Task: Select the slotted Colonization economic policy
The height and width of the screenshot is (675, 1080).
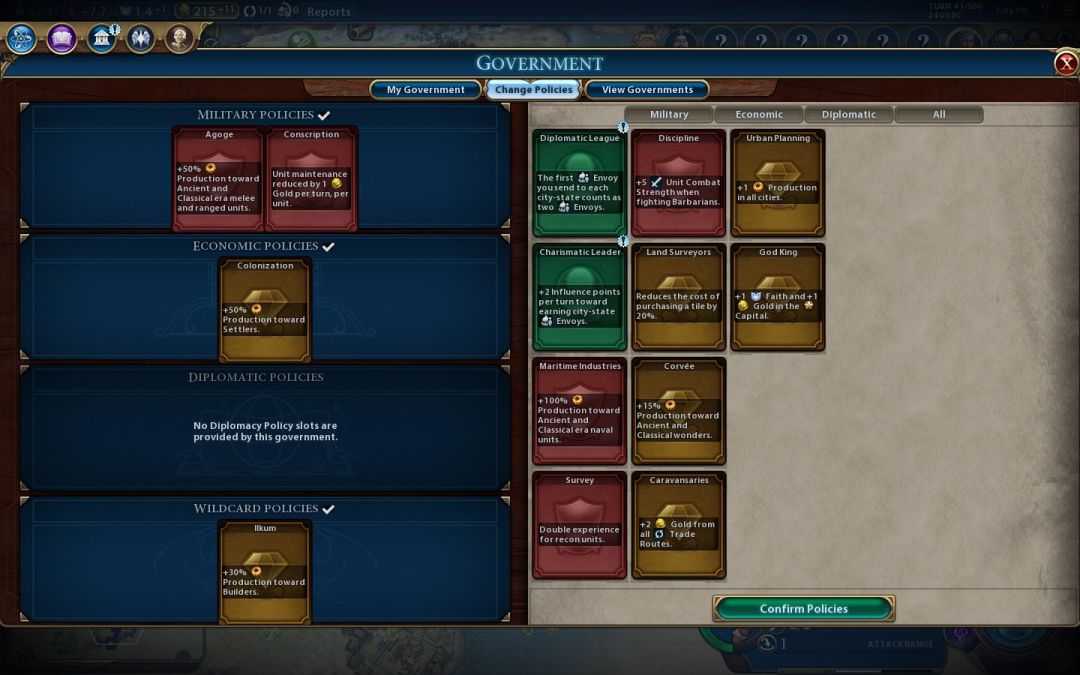Action: click(265, 309)
